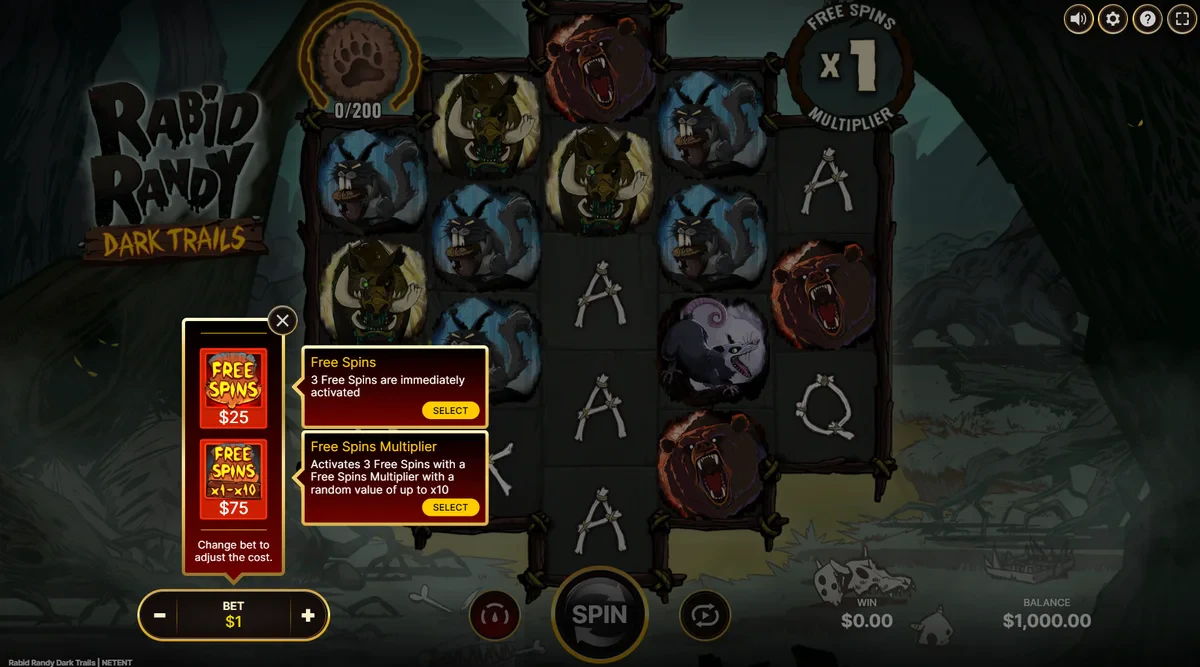Mute the game sound
1200x667 pixels.
[x=1078, y=18]
